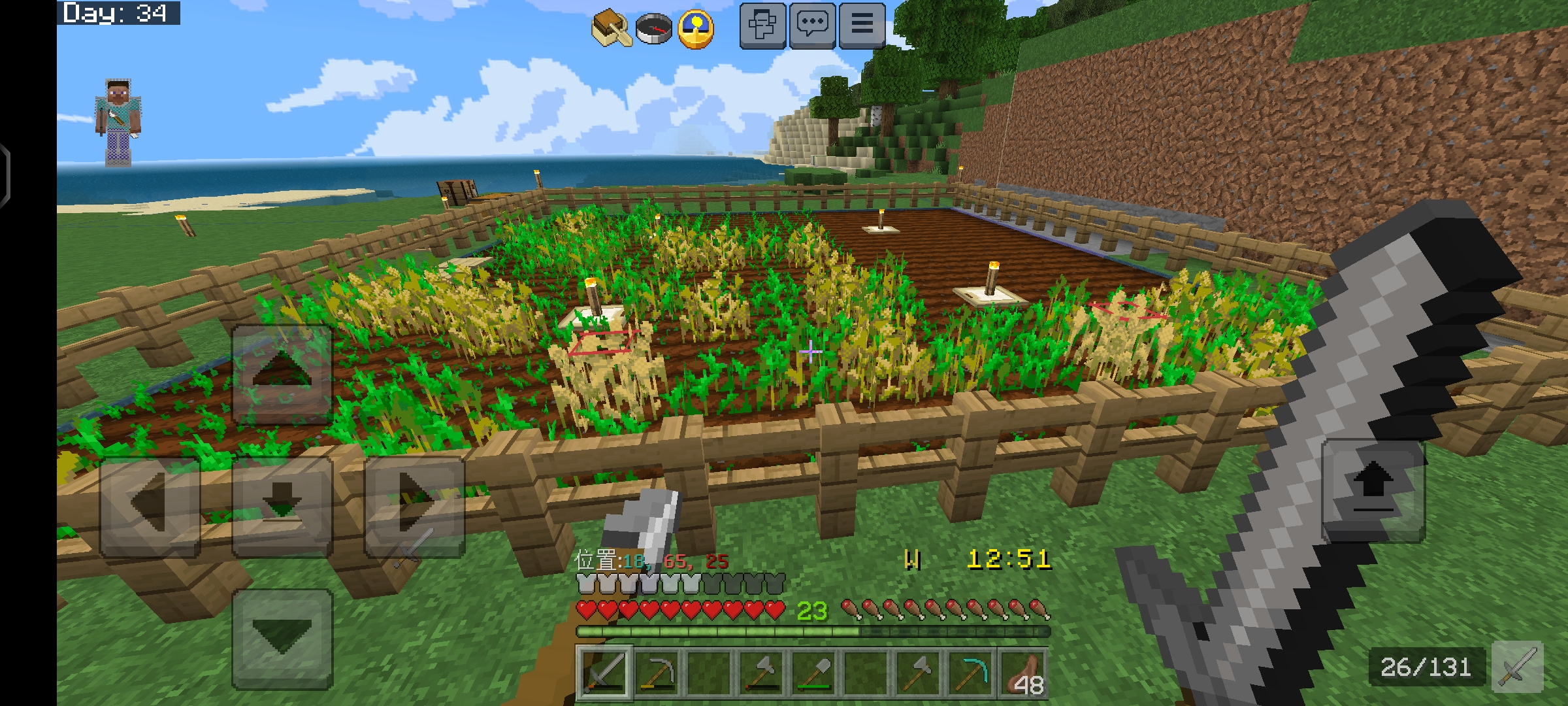Screen dimensions: 1568x706
Task: Open the chat bubble icon
Action: click(x=812, y=26)
